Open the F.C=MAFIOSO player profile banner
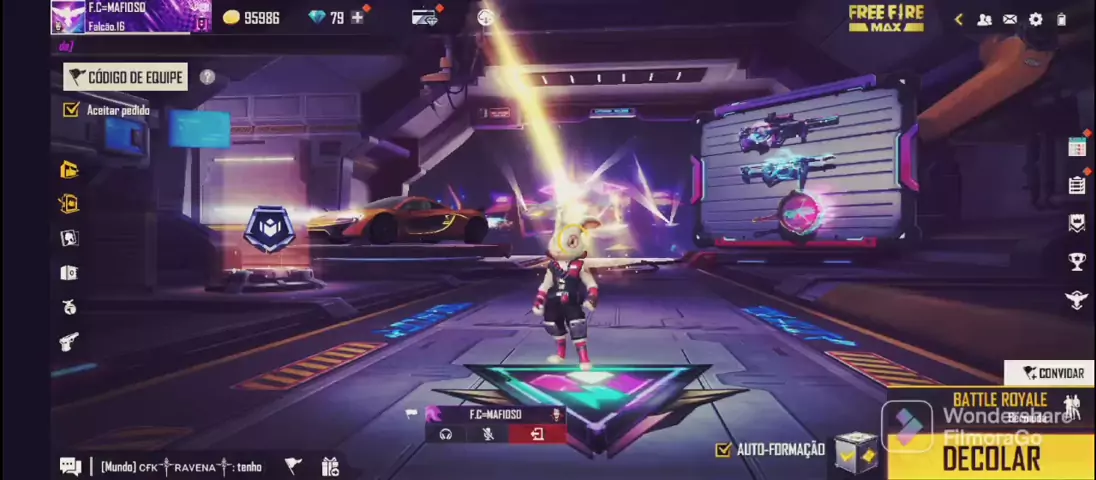This screenshot has width=1096, height=480. (x=130, y=16)
